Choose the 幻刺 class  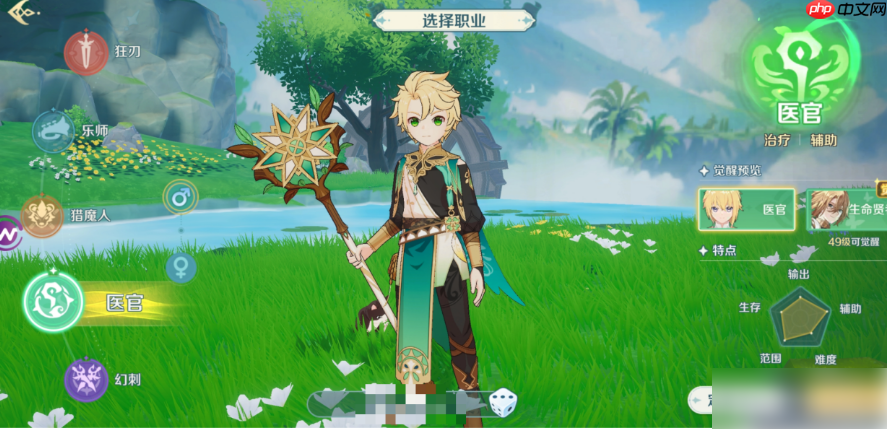point(86,380)
